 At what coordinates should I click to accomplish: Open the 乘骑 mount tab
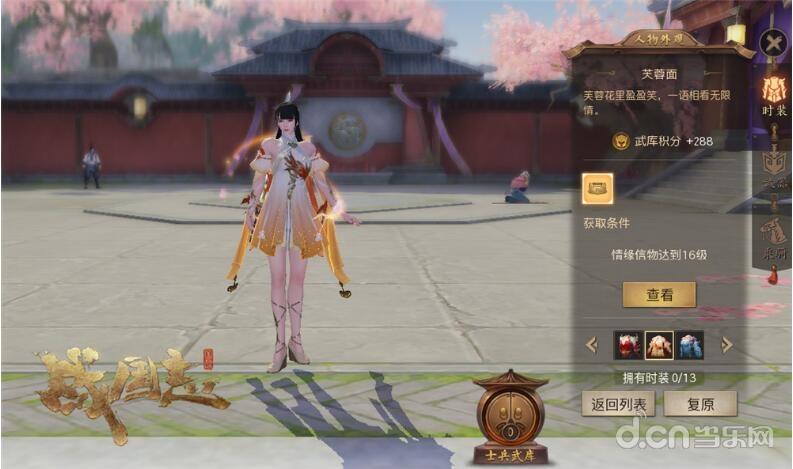(x=774, y=238)
